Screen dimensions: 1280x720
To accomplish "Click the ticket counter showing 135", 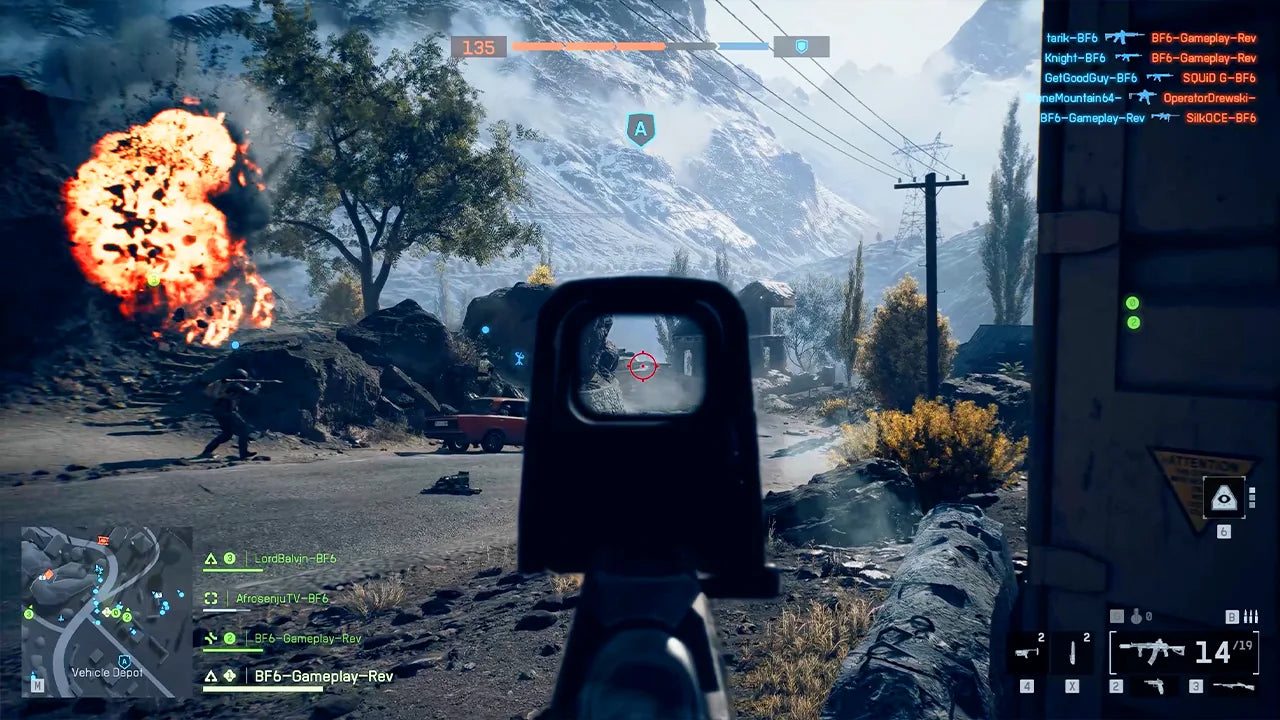I will point(478,46).
